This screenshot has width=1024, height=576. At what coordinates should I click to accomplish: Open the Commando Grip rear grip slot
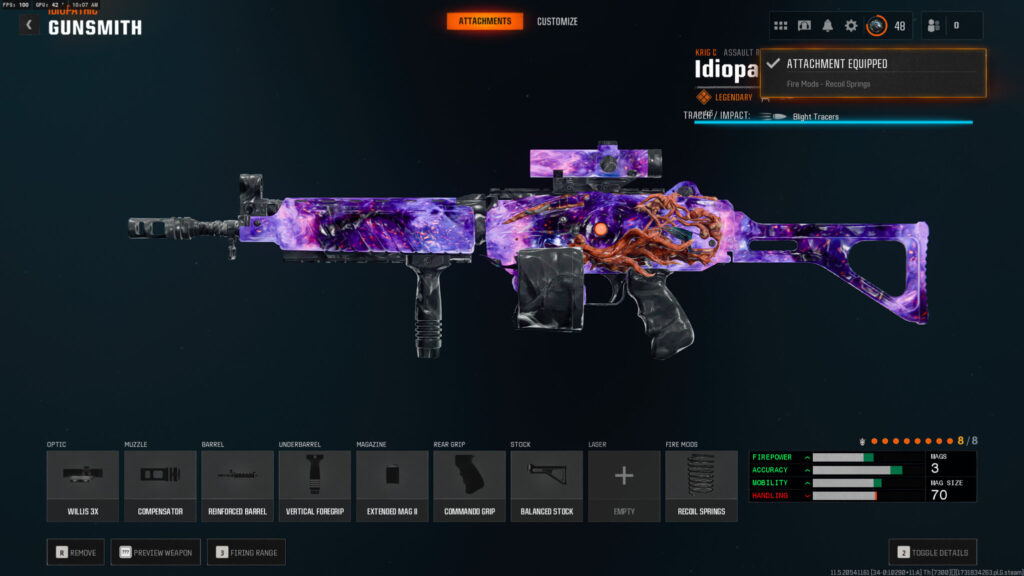point(469,485)
